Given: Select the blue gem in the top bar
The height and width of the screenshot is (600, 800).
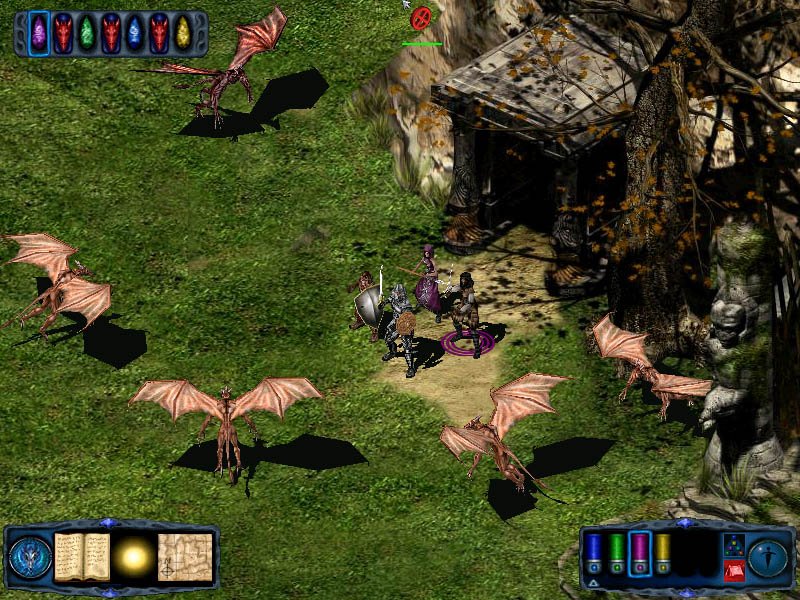Looking at the screenshot, I should (134, 33).
